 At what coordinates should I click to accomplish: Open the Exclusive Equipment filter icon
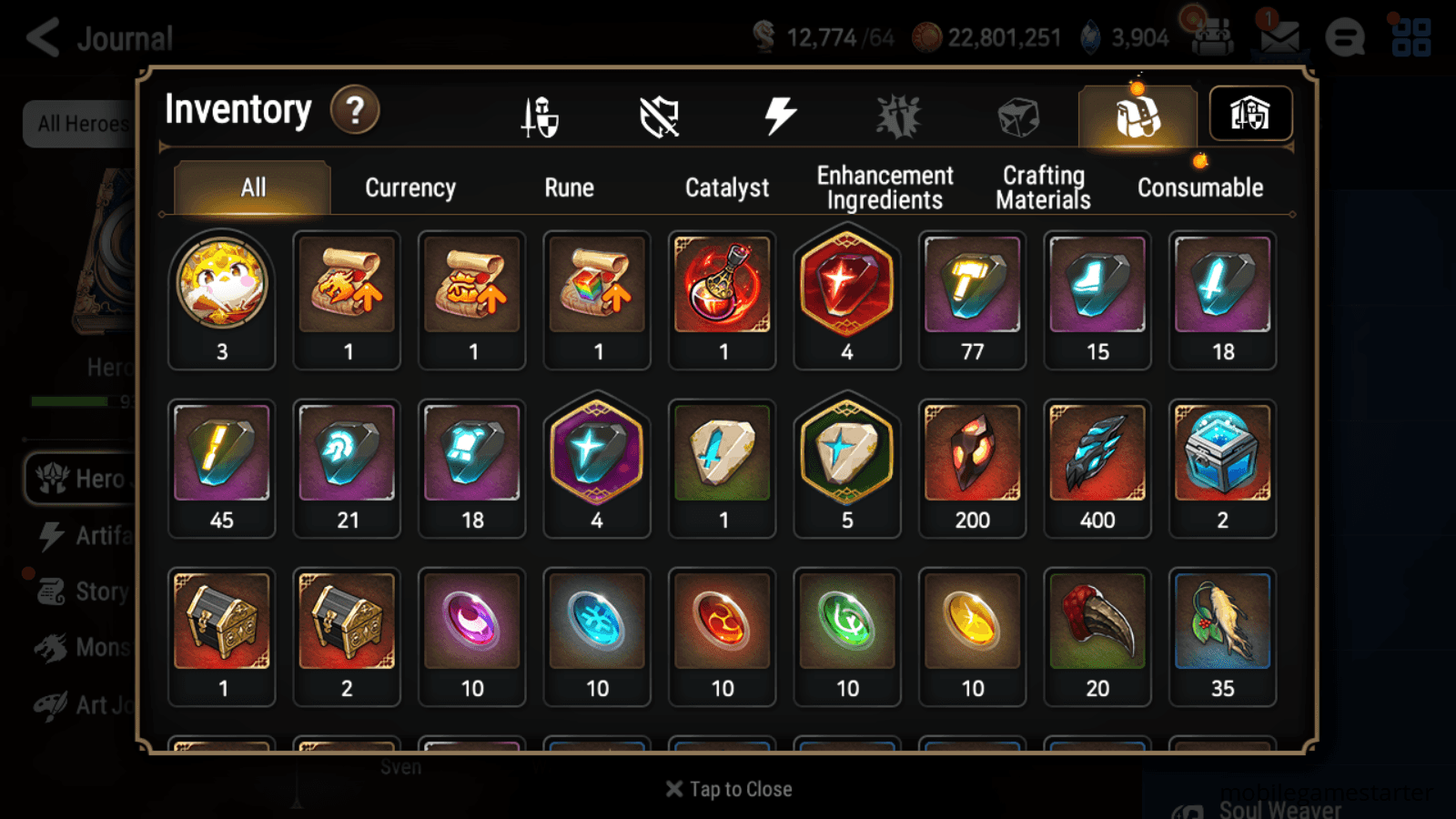tap(662, 116)
